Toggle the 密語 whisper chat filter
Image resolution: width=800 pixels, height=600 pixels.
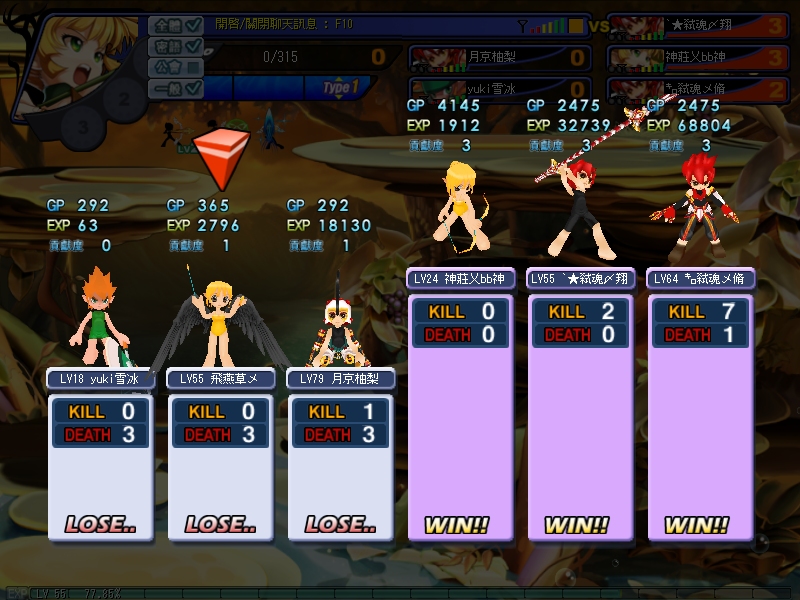click(194, 47)
